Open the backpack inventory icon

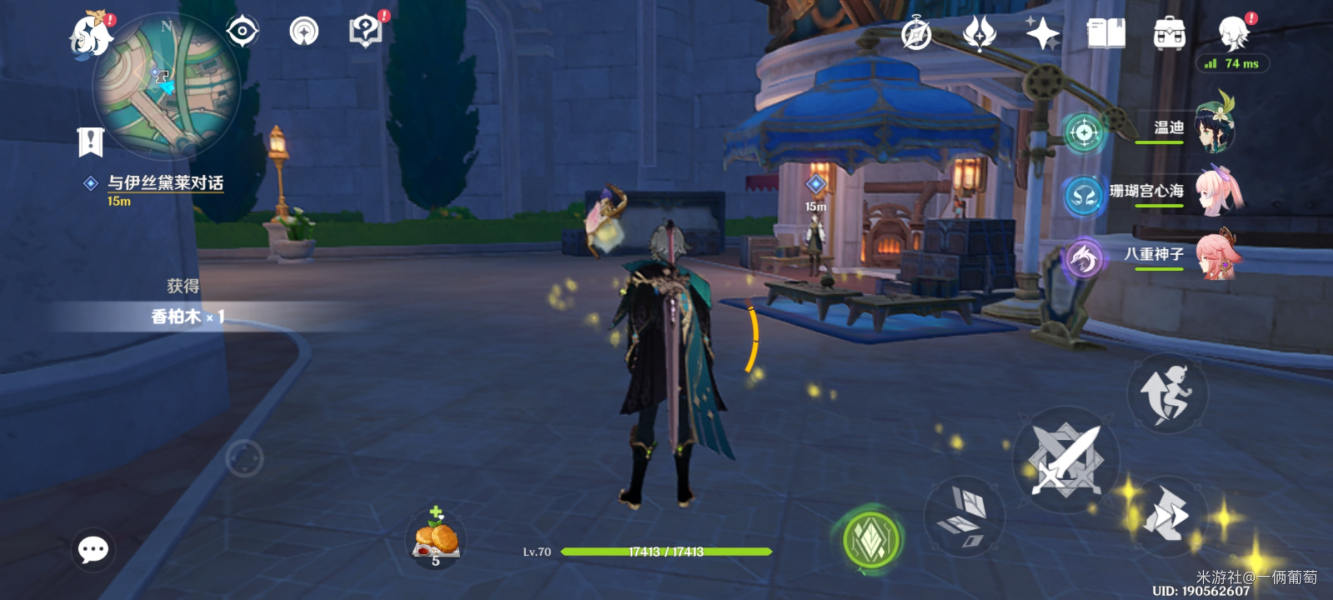pos(1168,34)
